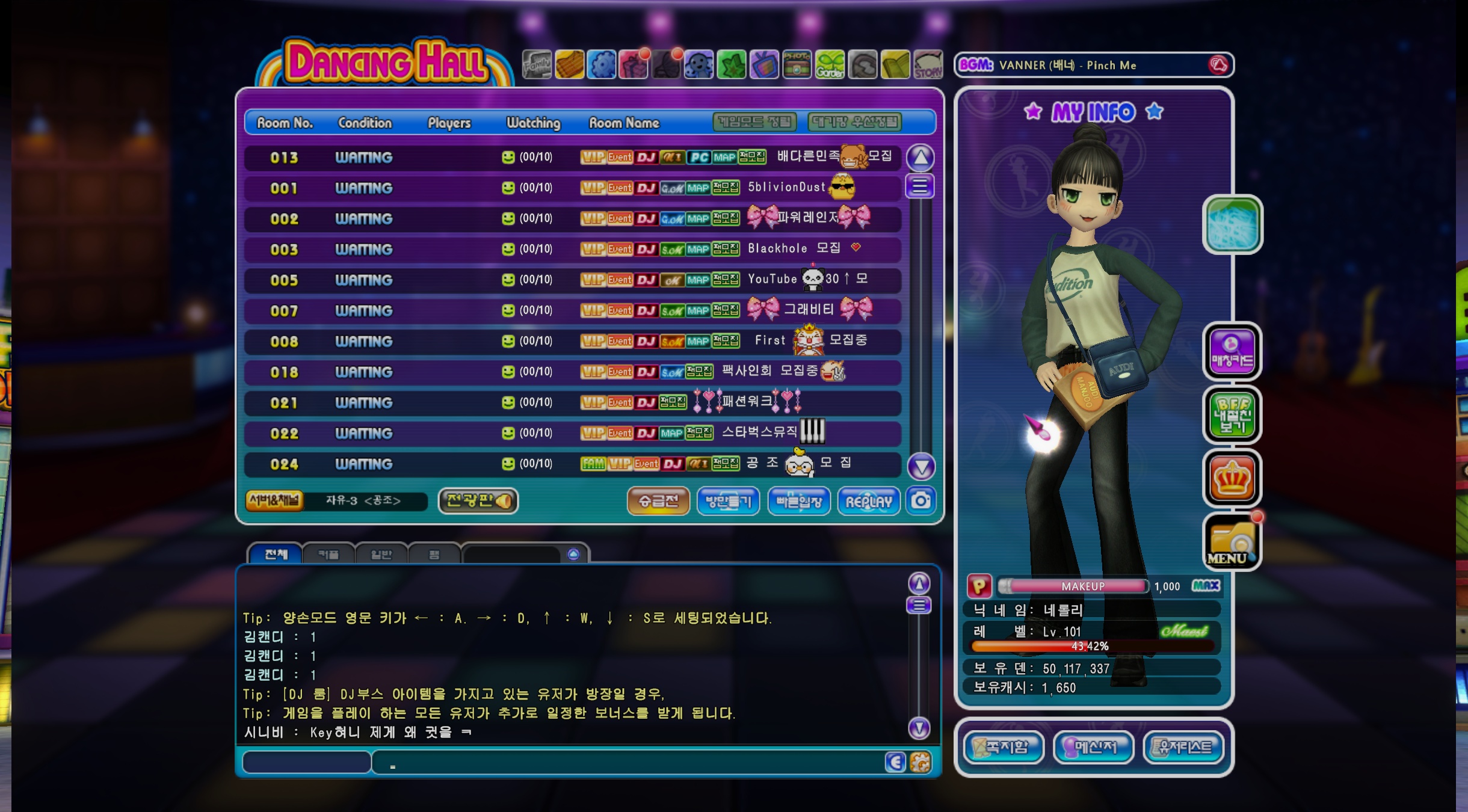
Task: Open the red crown icon button
Action: tap(1232, 478)
